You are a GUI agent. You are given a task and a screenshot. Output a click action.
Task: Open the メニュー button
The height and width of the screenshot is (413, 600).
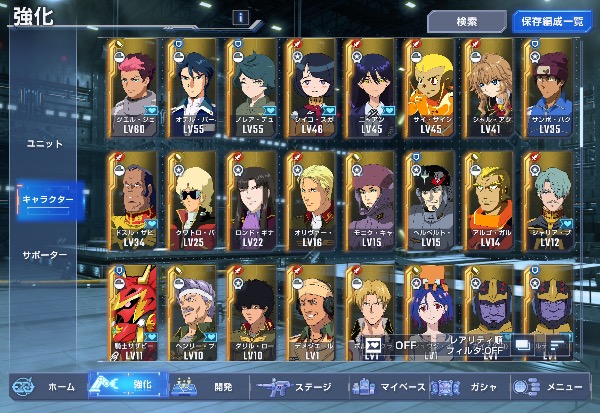[x=550, y=386]
